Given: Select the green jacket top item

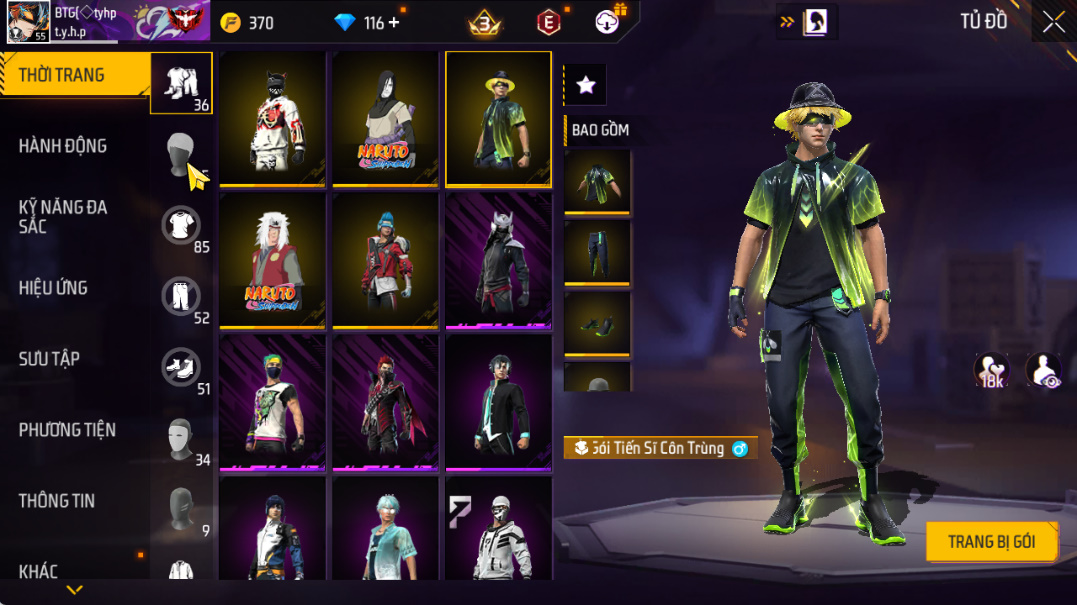Looking at the screenshot, I should click(597, 181).
